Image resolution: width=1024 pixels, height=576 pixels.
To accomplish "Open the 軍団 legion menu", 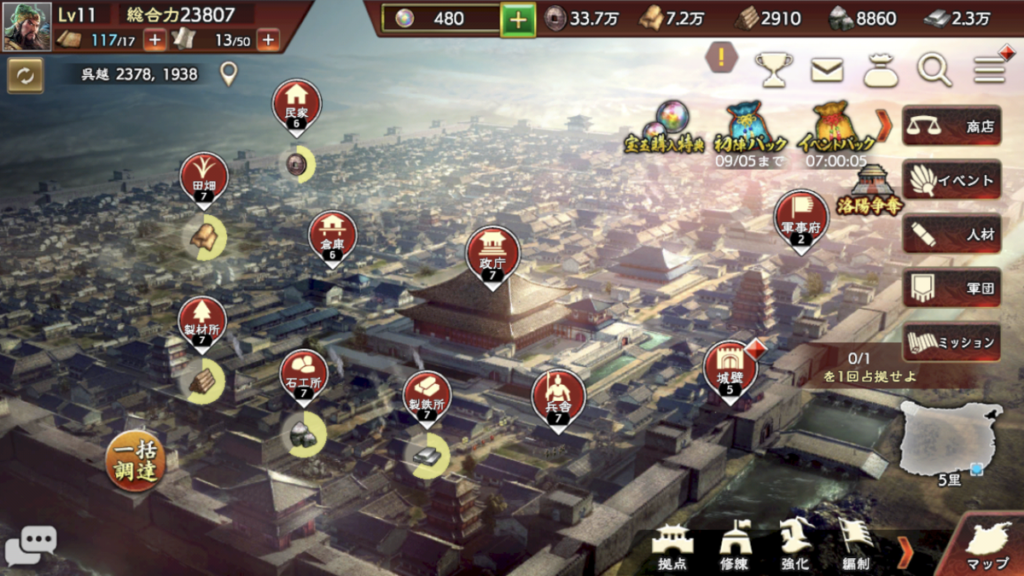I will coord(951,288).
